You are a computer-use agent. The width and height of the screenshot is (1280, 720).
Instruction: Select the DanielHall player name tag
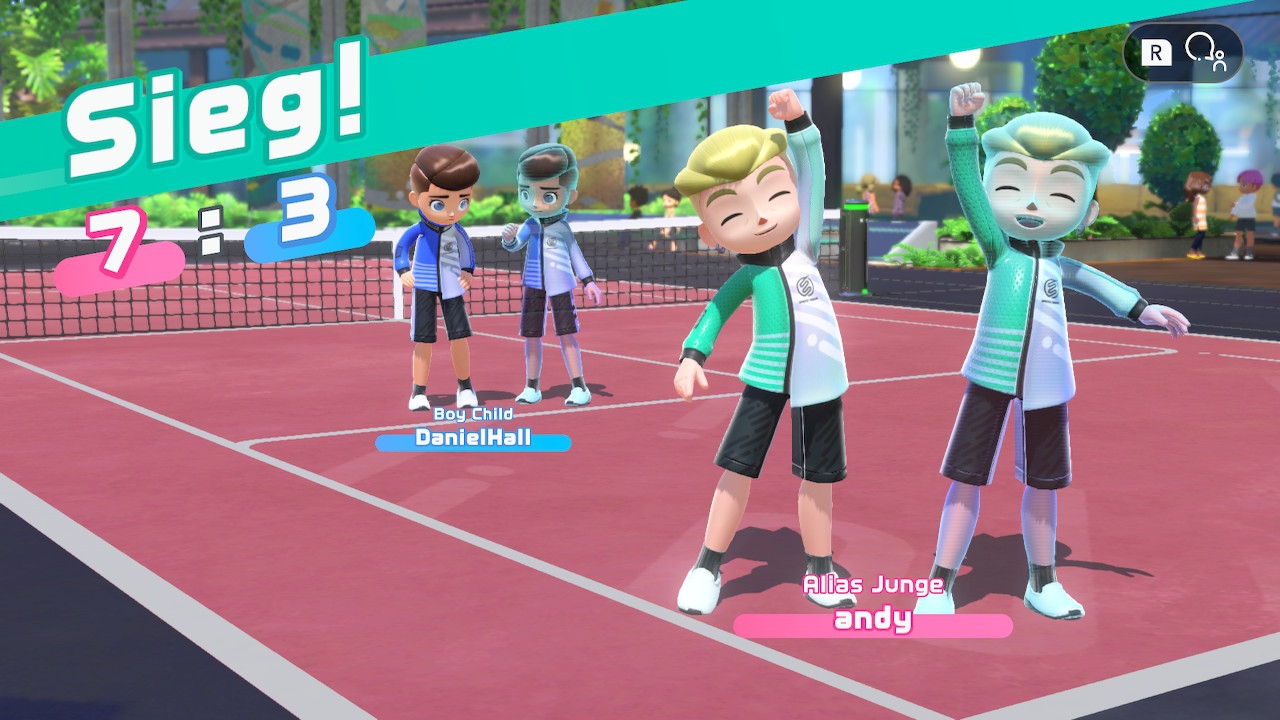point(473,438)
